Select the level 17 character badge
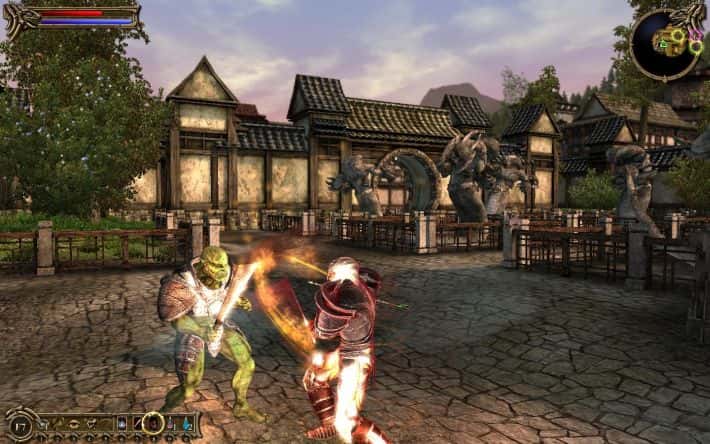Viewport: 710px width, 444px height. (20, 426)
